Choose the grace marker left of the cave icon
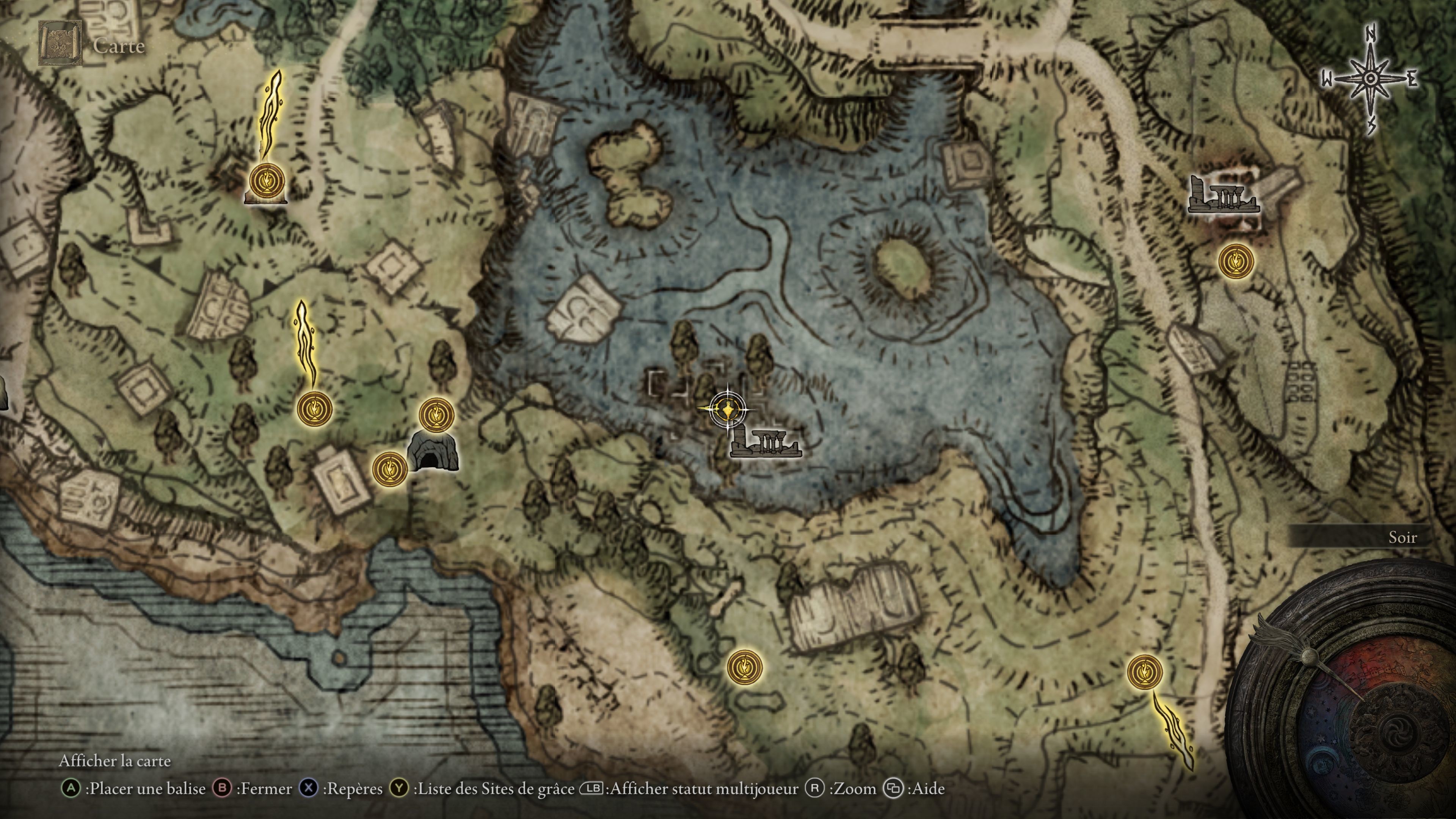 click(x=389, y=469)
